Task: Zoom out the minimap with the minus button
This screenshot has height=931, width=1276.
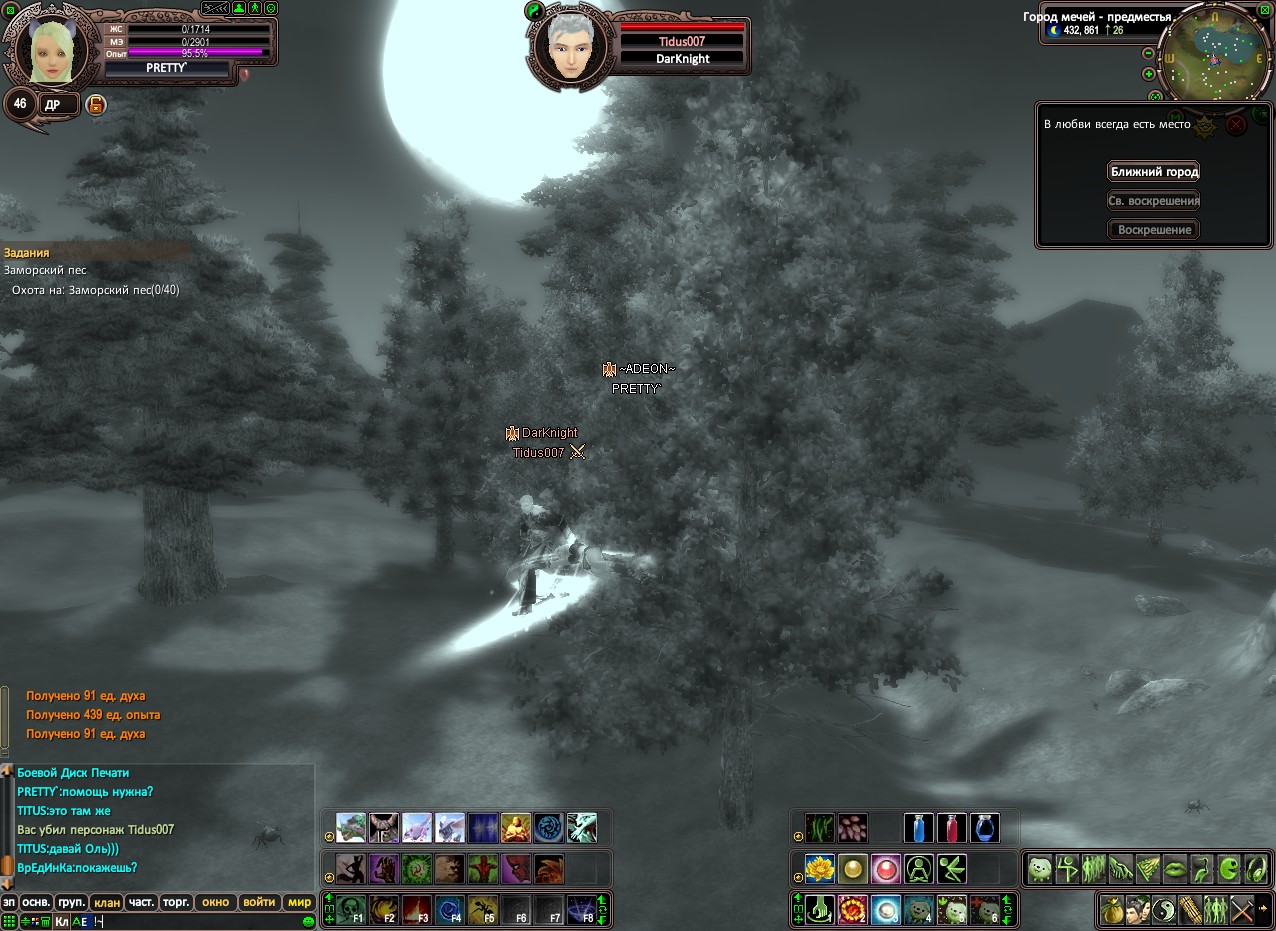Action: tap(1148, 53)
